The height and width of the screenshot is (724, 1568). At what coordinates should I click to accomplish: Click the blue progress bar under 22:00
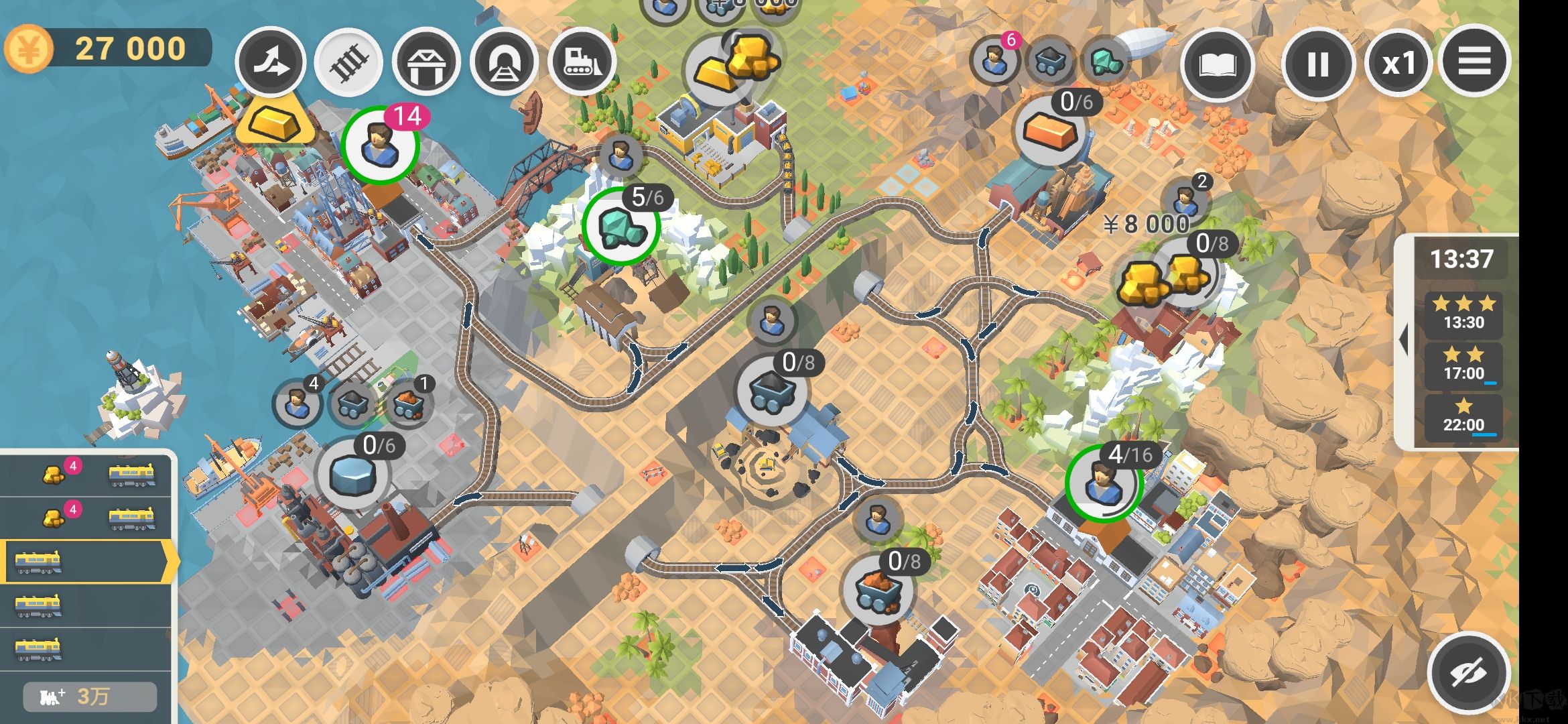1484,436
